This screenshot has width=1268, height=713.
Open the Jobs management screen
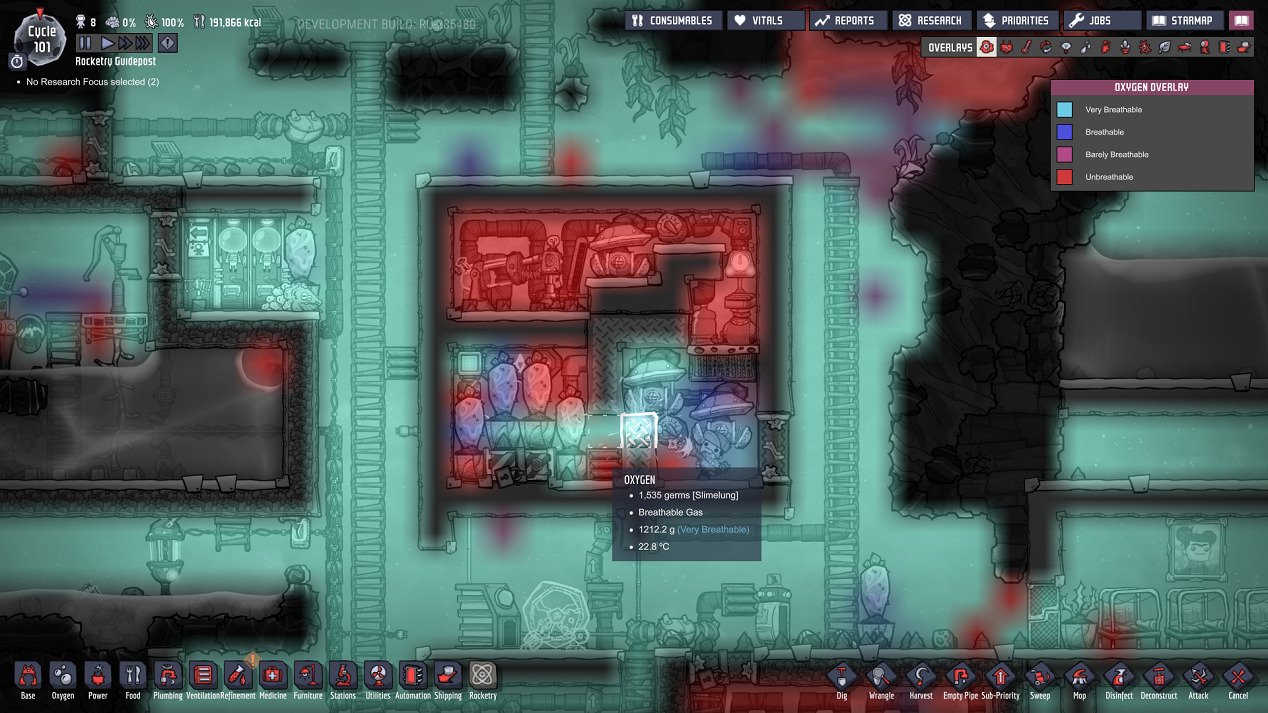pos(1102,20)
